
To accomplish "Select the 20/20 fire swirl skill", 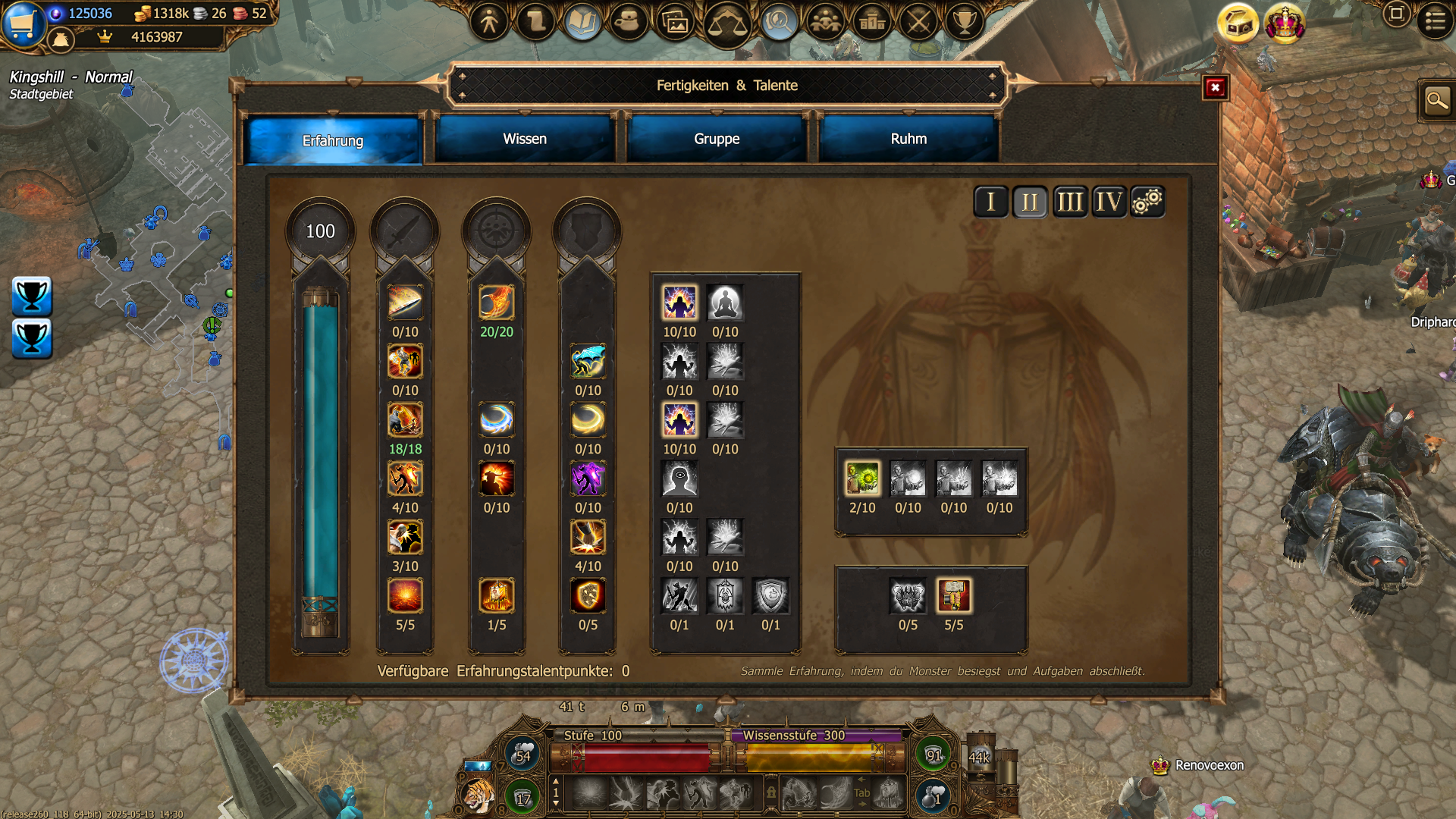I will pos(496,303).
